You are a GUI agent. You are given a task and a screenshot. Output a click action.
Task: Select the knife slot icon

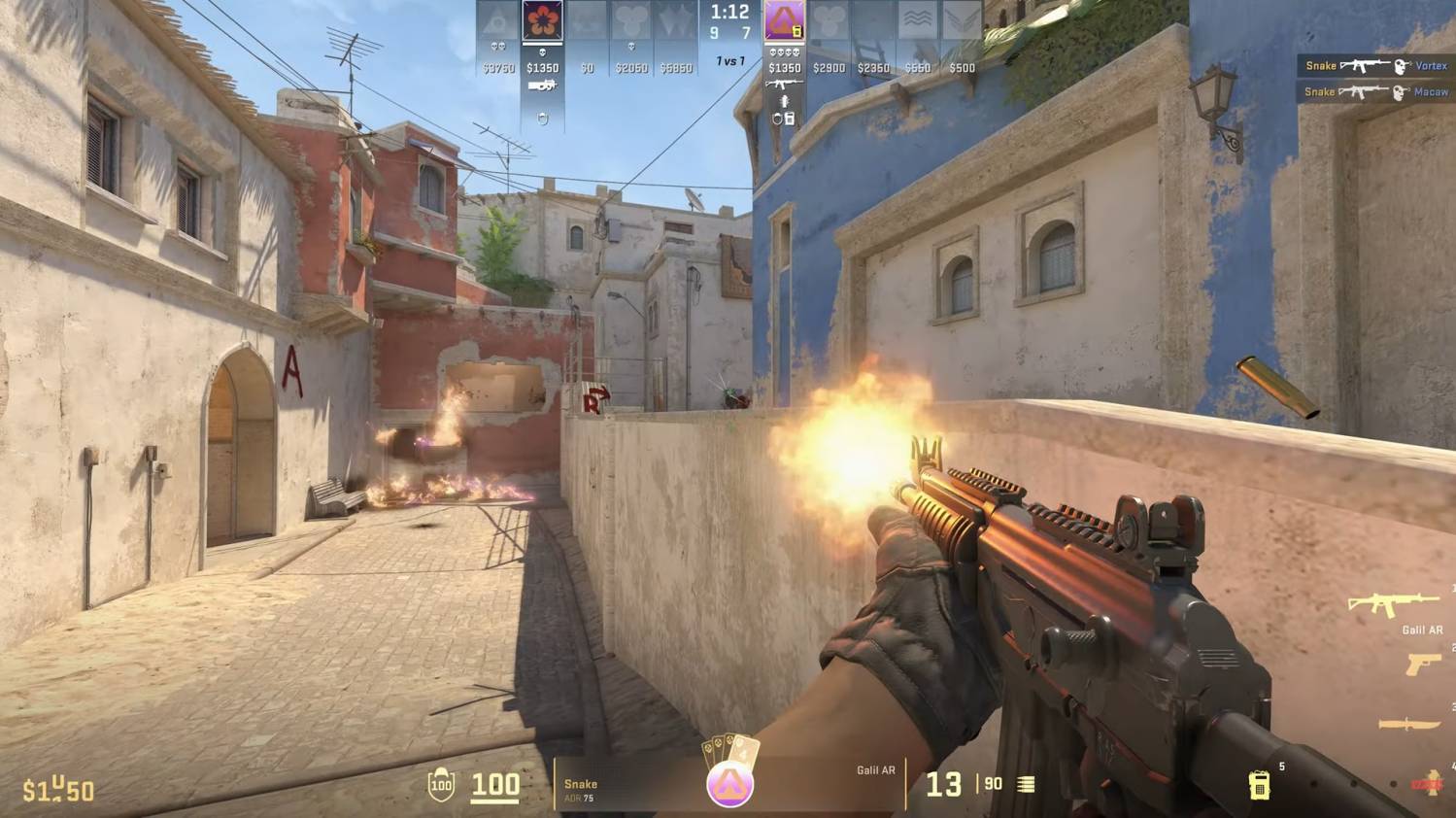pyautogui.click(x=1409, y=723)
